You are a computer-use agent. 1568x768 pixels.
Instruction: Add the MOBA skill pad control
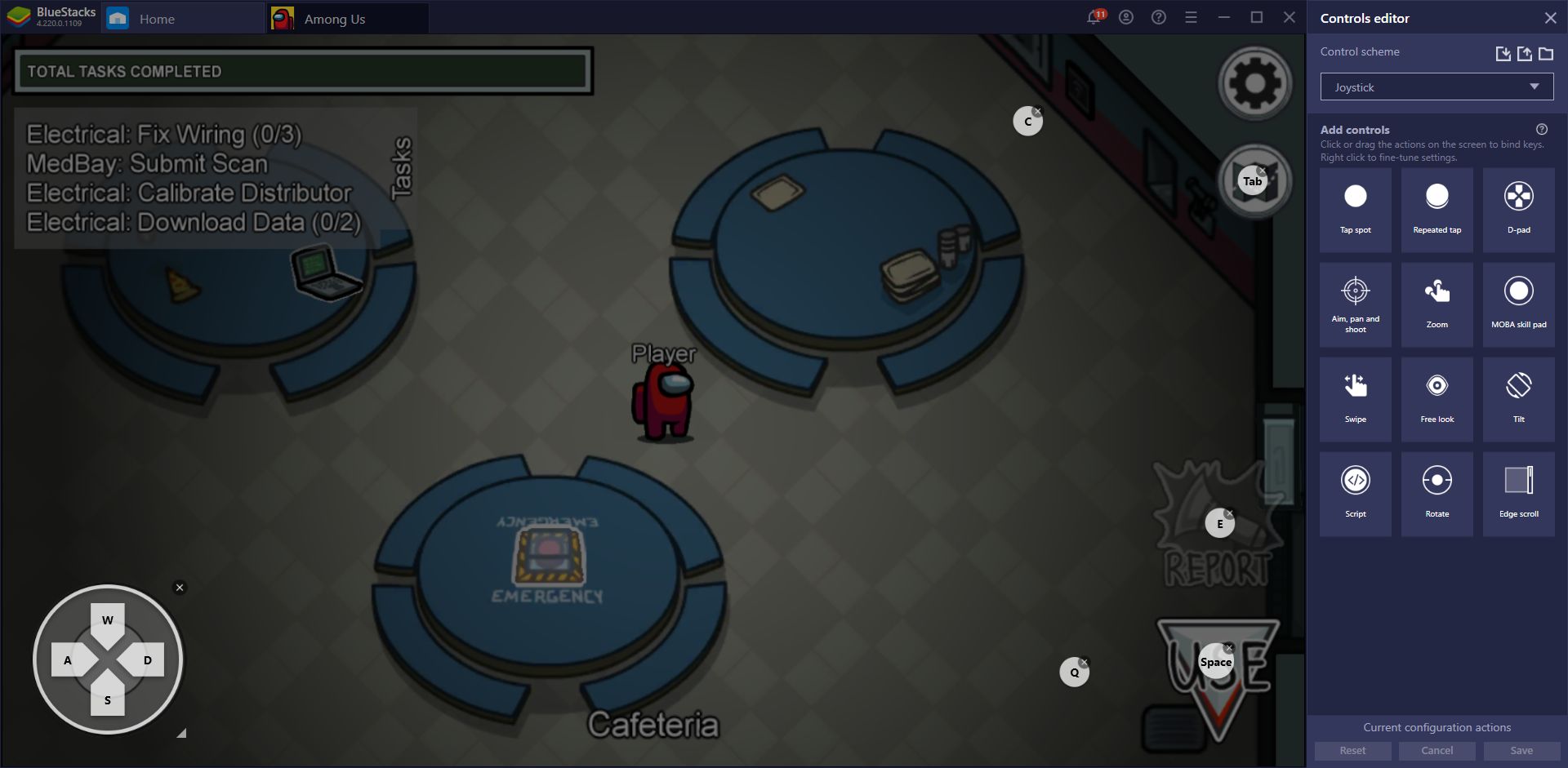point(1519,304)
